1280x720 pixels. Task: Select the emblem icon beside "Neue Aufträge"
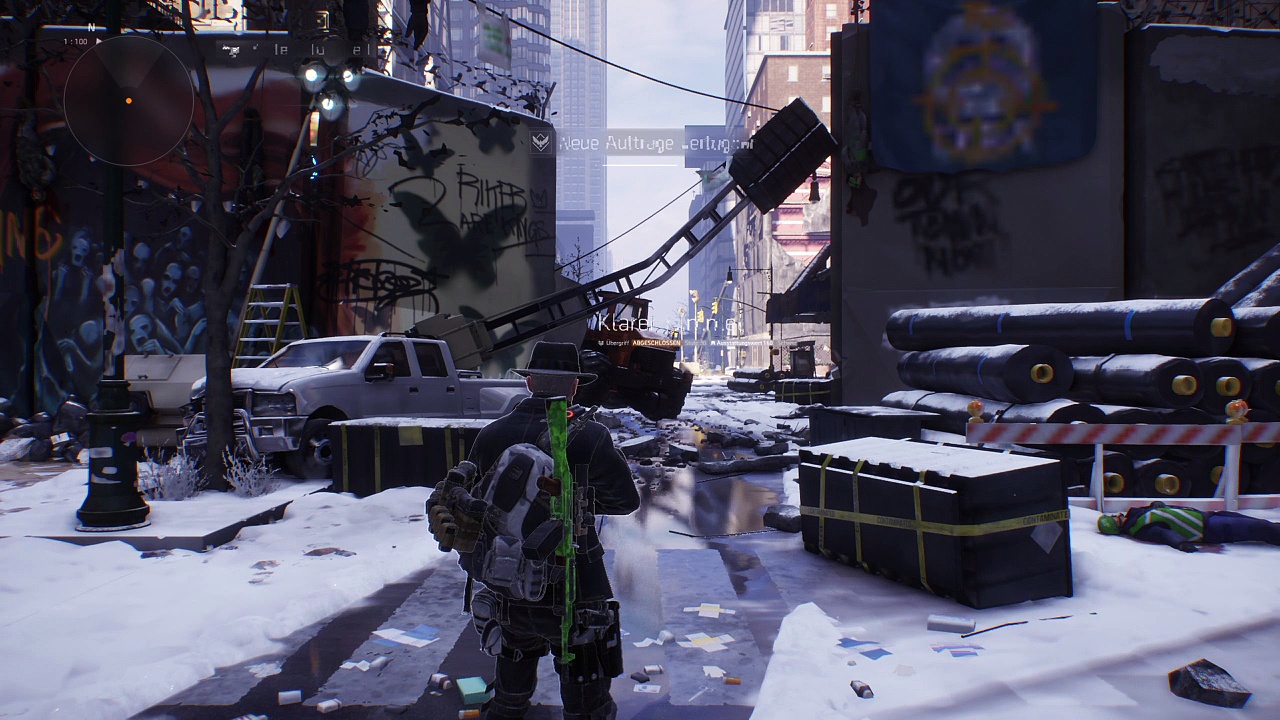tap(541, 142)
